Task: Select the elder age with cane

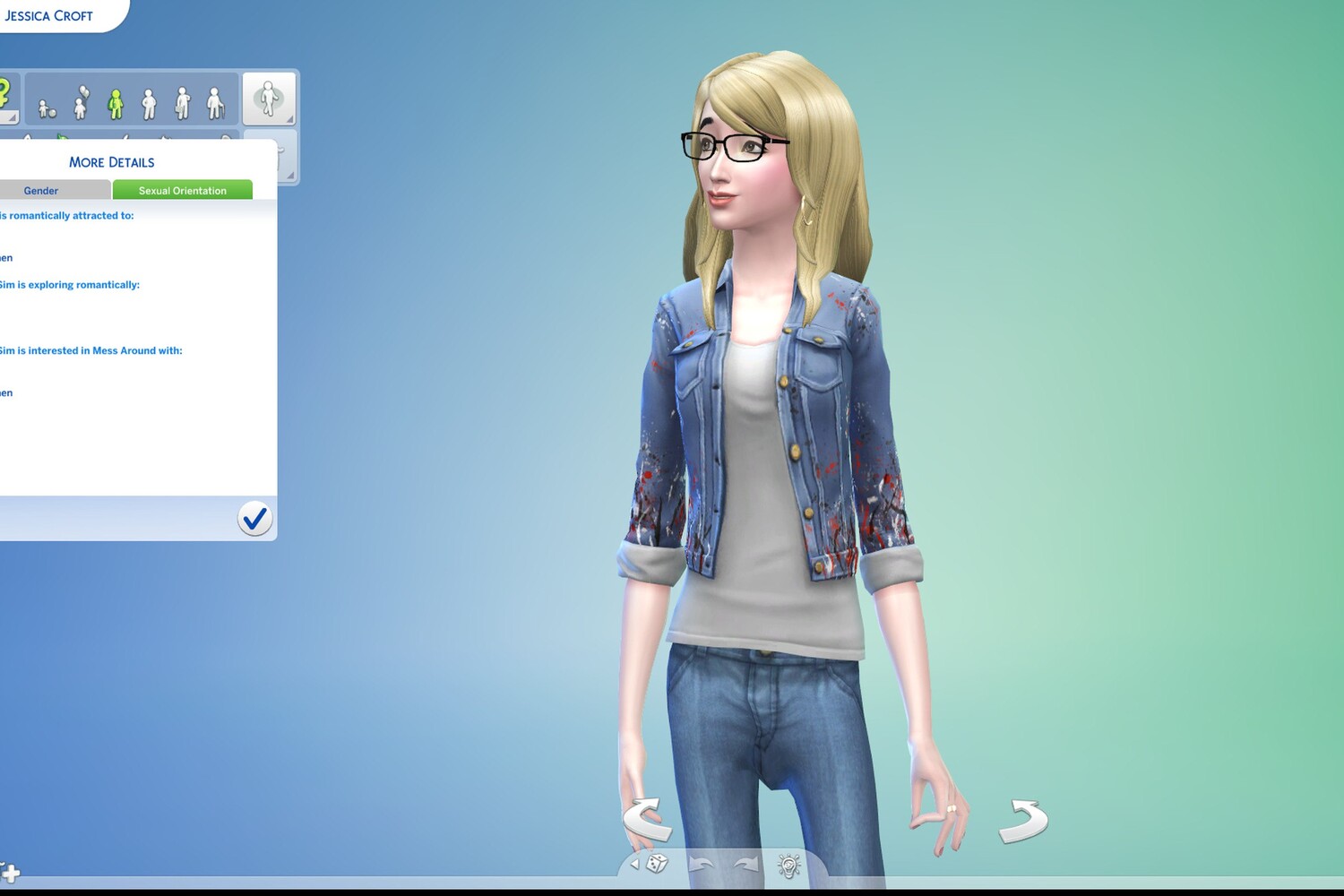Action: click(215, 104)
